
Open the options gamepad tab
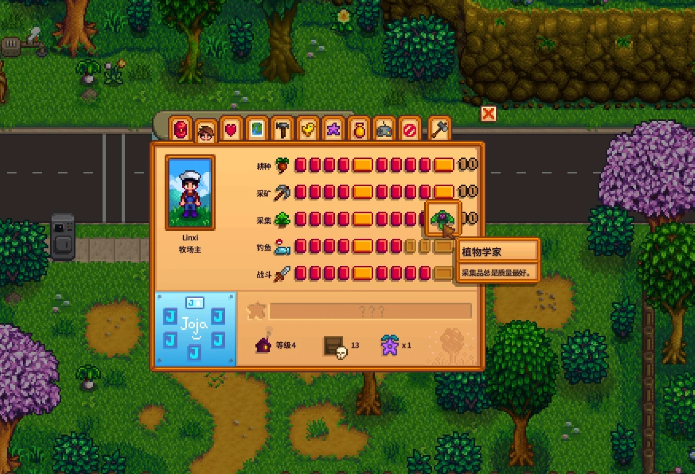point(385,129)
